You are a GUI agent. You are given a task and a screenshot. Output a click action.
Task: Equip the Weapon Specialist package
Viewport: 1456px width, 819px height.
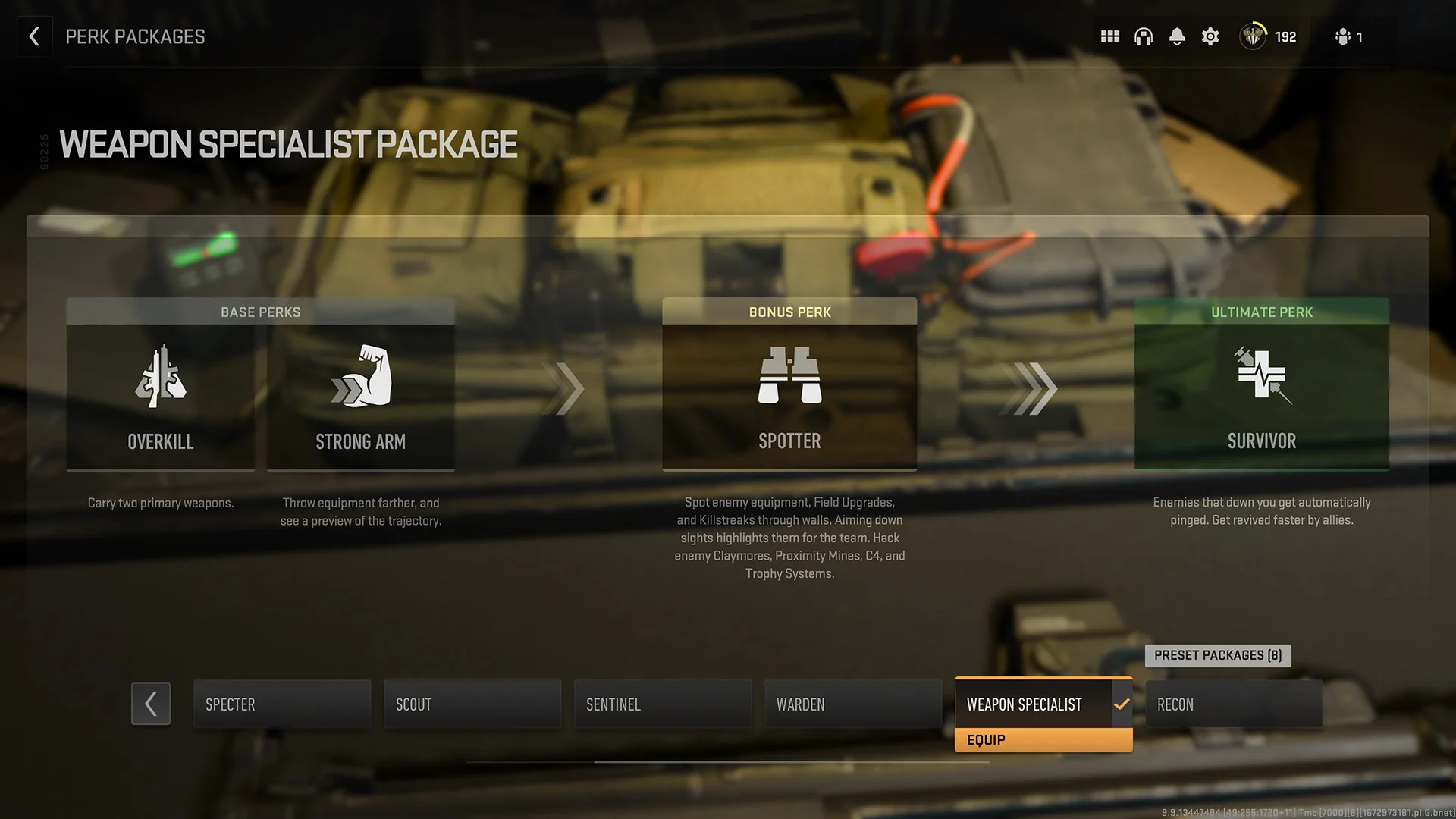pyautogui.click(x=1043, y=739)
